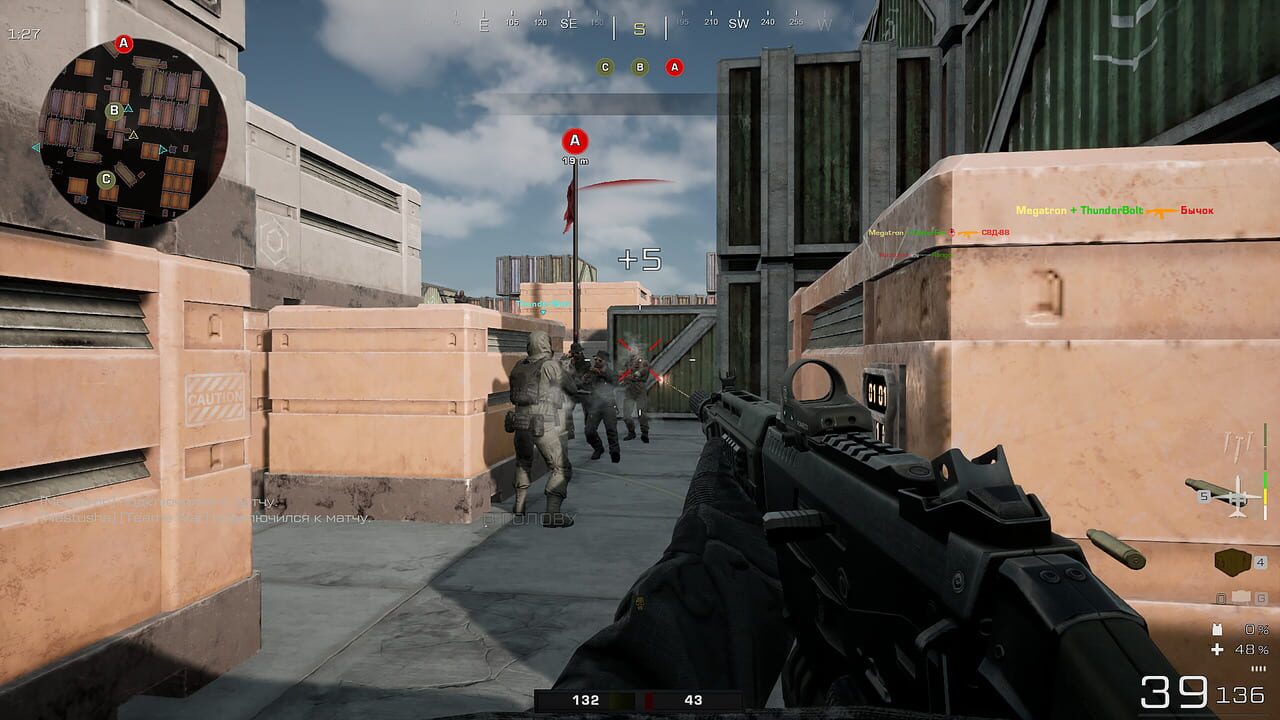Select the grenade slot showing 4
The height and width of the screenshot is (720, 1280).
pyautogui.click(x=1232, y=562)
